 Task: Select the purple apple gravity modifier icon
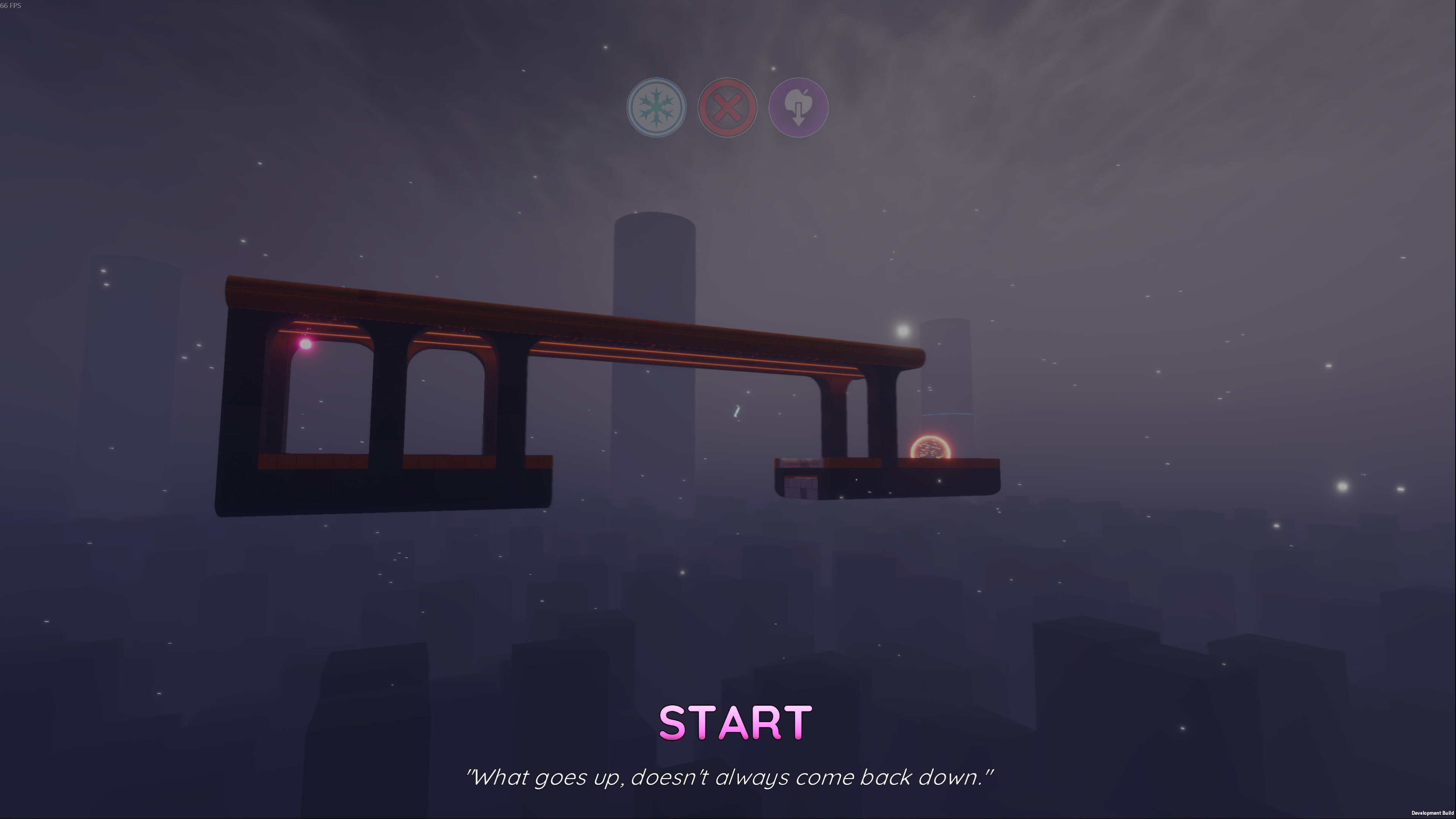coord(798,108)
